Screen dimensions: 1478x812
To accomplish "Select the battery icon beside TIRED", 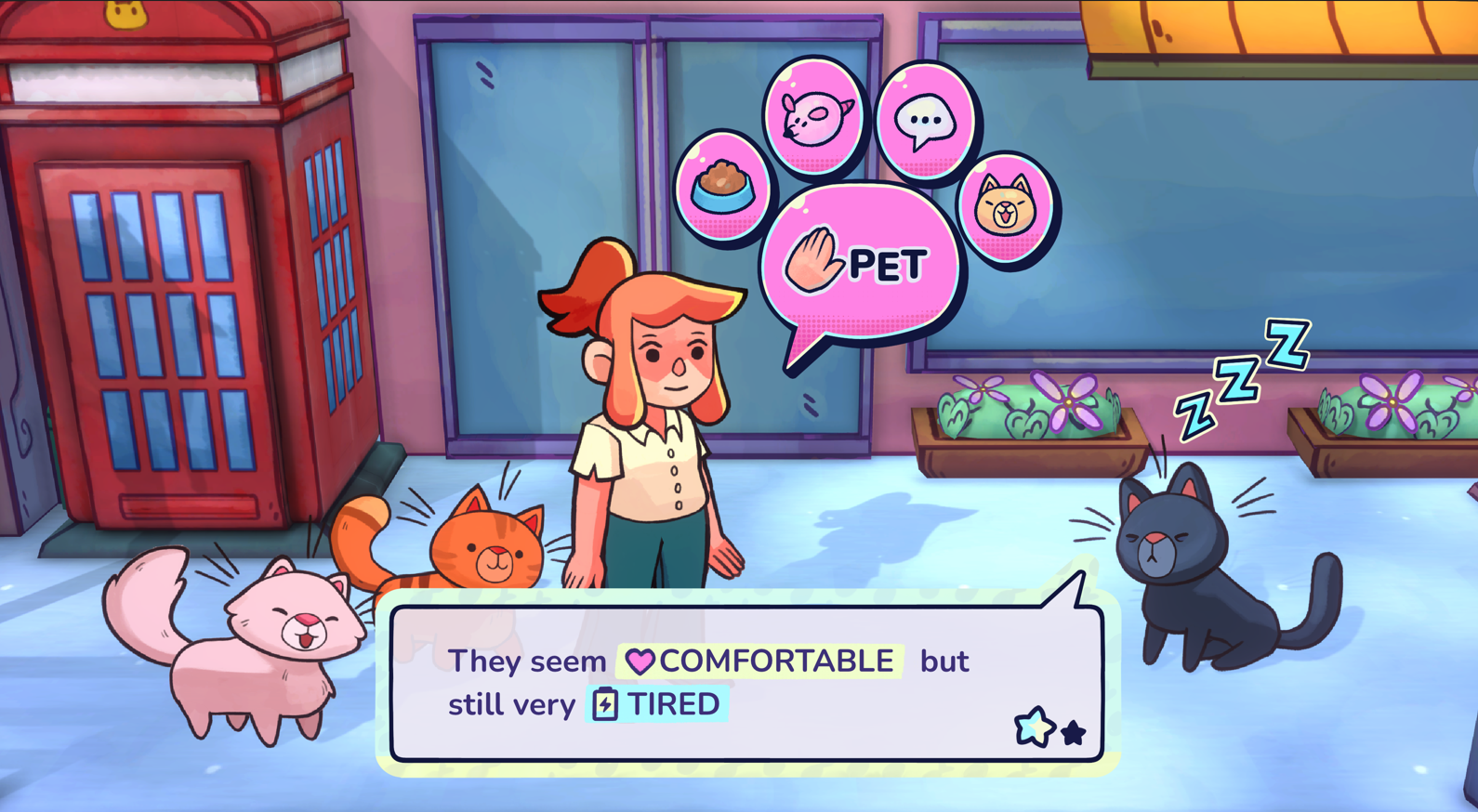I will pos(605,704).
